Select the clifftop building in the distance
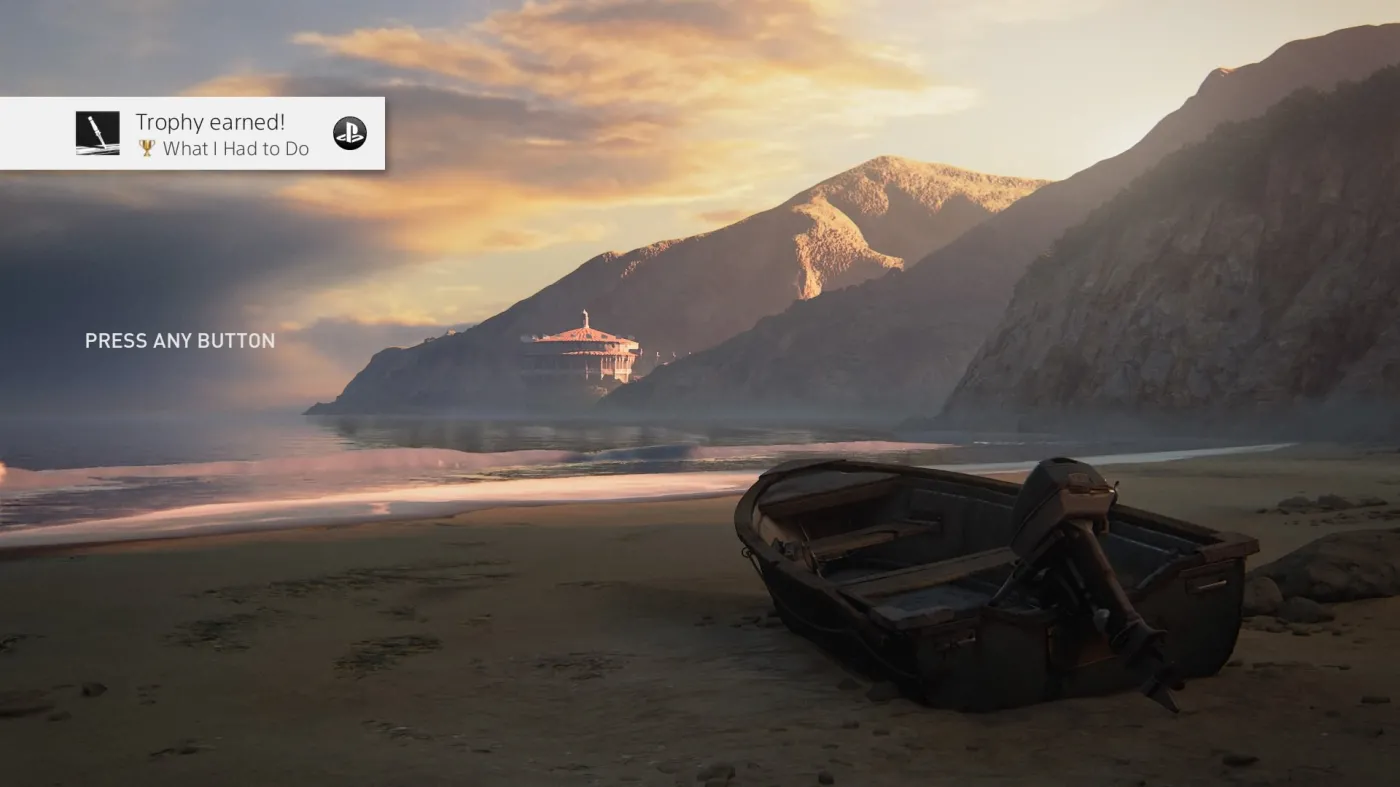1400x787 pixels. pyautogui.click(x=585, y=345)
